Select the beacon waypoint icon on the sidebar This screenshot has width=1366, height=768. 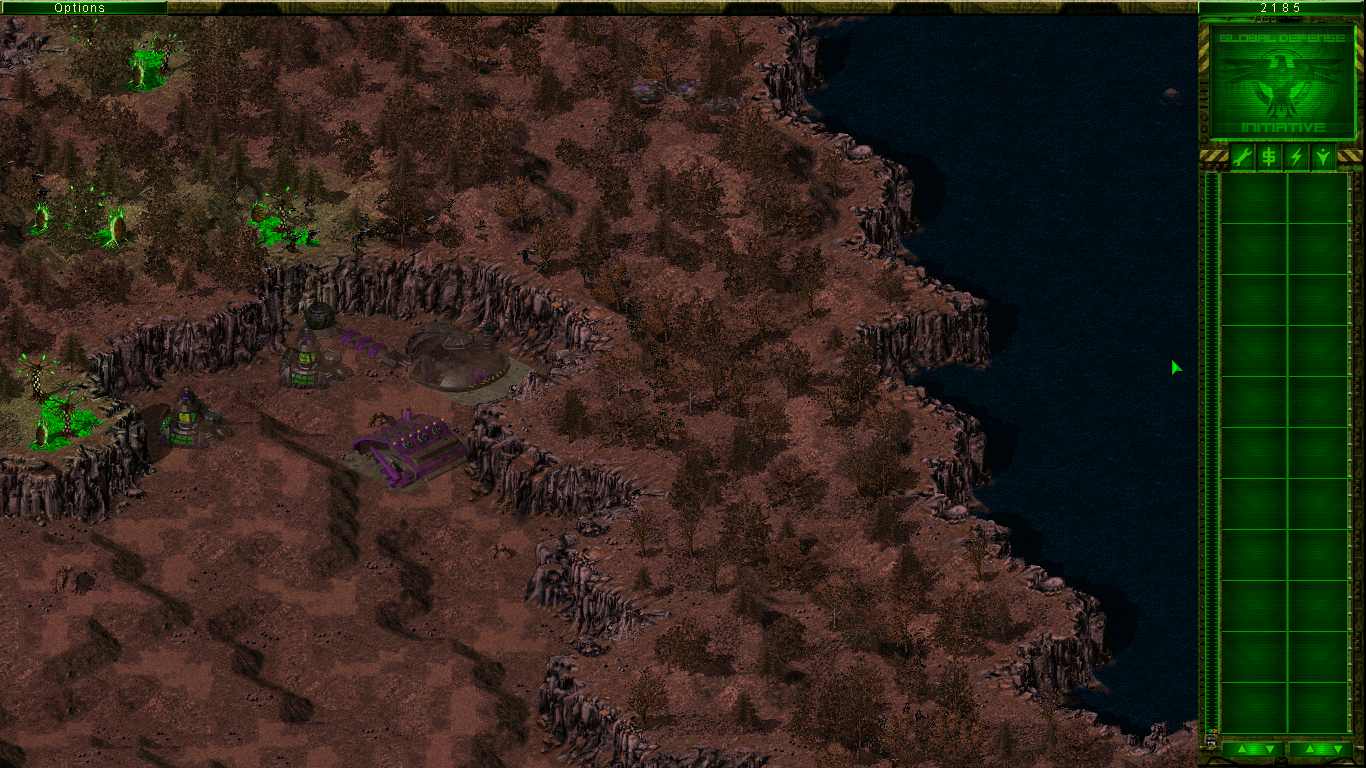1321,158
